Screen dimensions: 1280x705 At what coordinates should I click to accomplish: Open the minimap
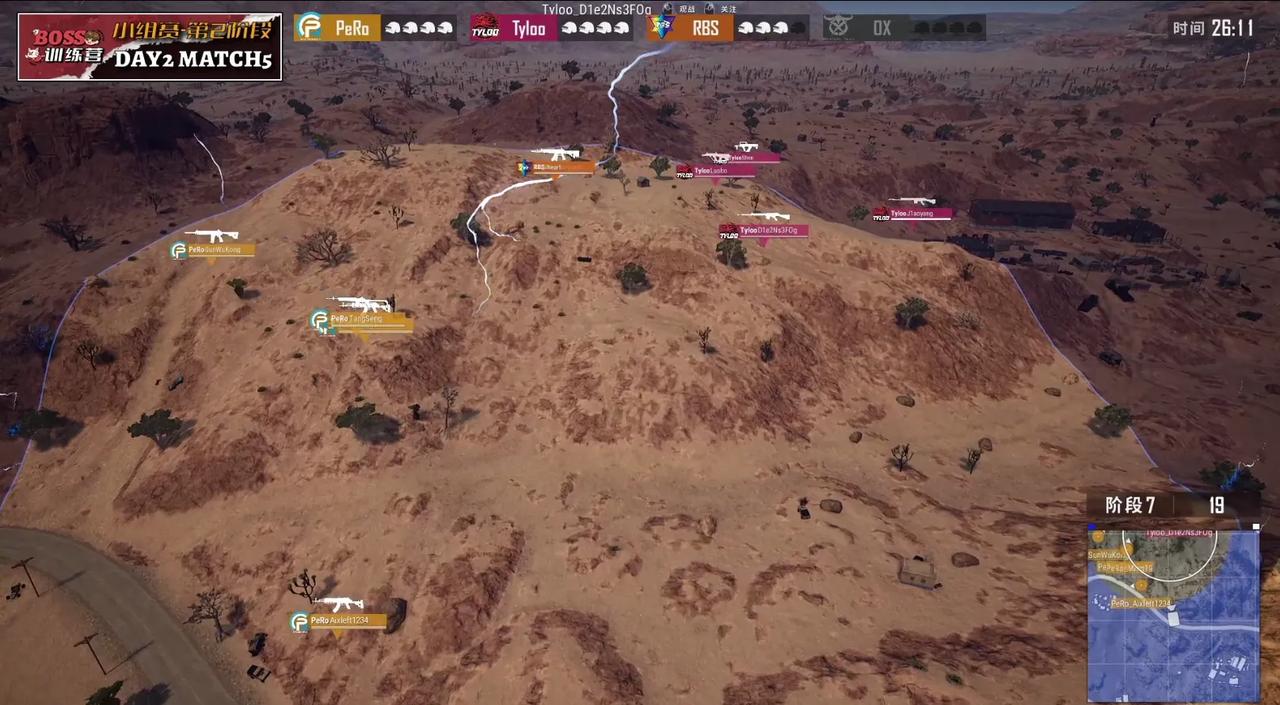tap(1173, 614)
